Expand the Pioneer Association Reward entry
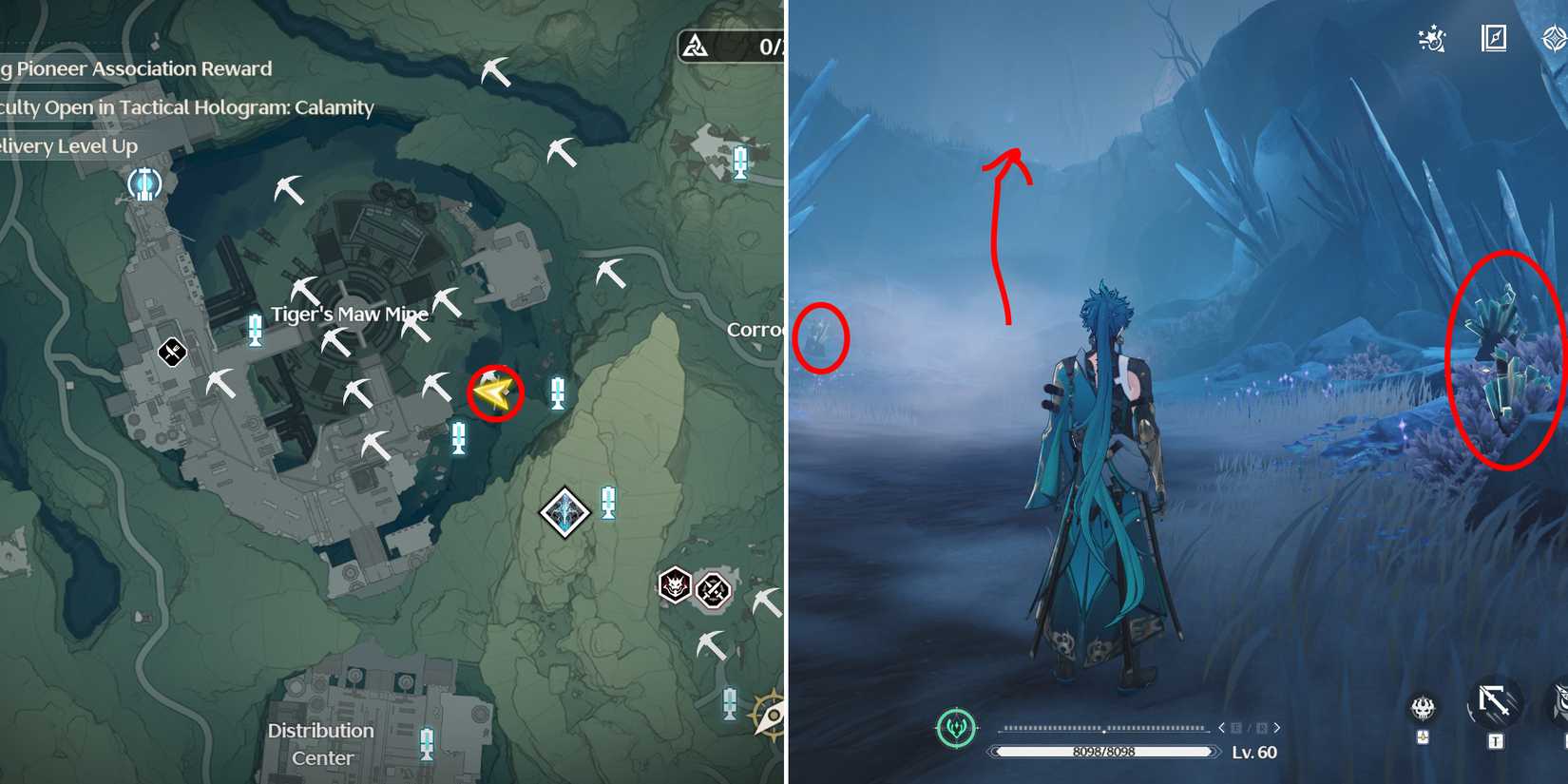The image size is (1568, 784). [138, 68]
